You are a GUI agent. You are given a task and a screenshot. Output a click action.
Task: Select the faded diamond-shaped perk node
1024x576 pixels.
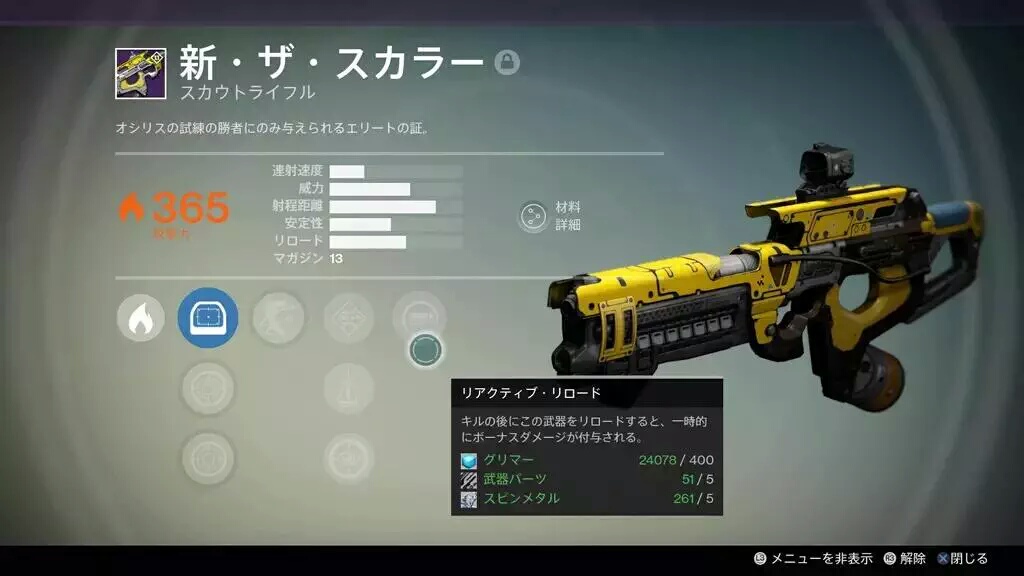(x=349, y=319)
